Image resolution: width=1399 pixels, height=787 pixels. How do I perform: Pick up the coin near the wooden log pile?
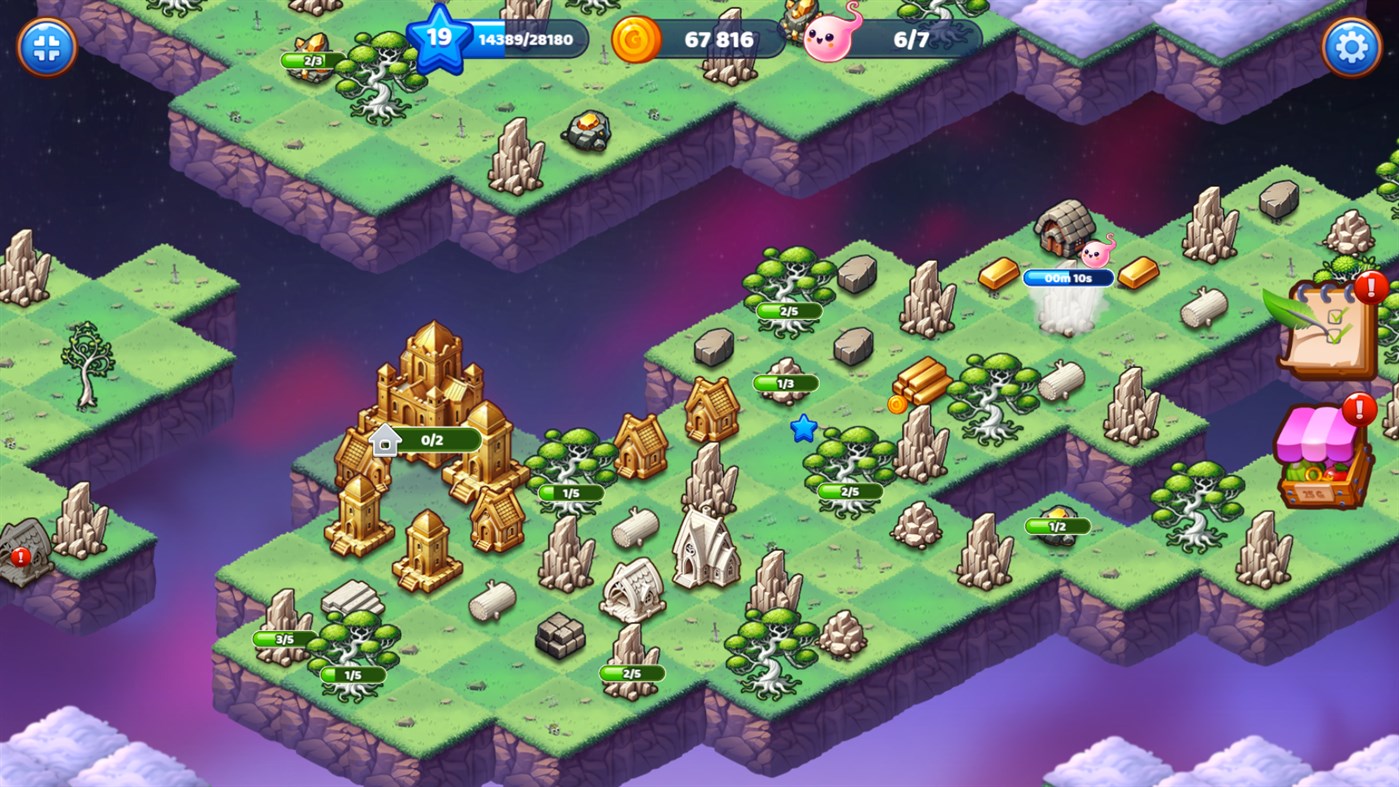point(898,406)
